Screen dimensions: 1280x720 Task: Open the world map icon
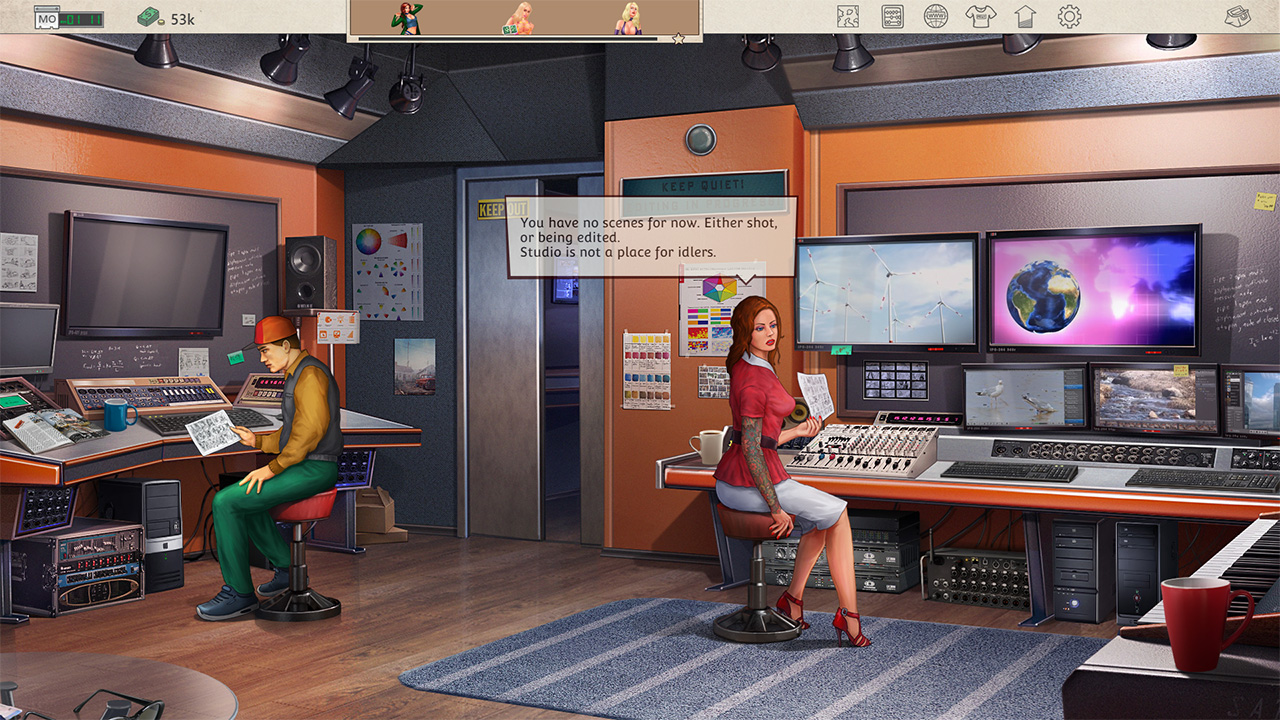click(x=847, y=14)
